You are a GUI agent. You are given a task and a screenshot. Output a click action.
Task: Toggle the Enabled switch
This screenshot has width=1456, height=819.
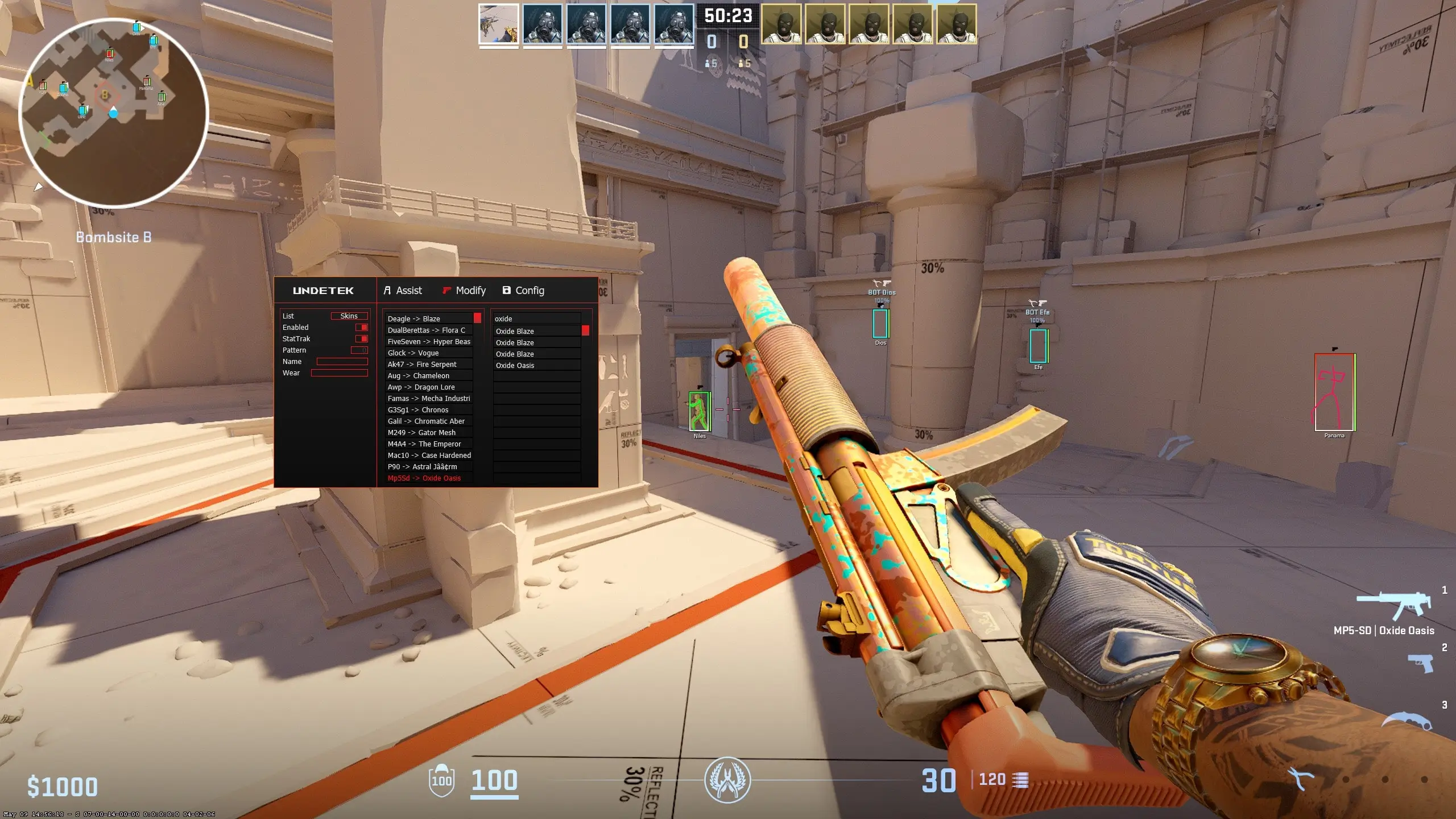click(362, 328)
